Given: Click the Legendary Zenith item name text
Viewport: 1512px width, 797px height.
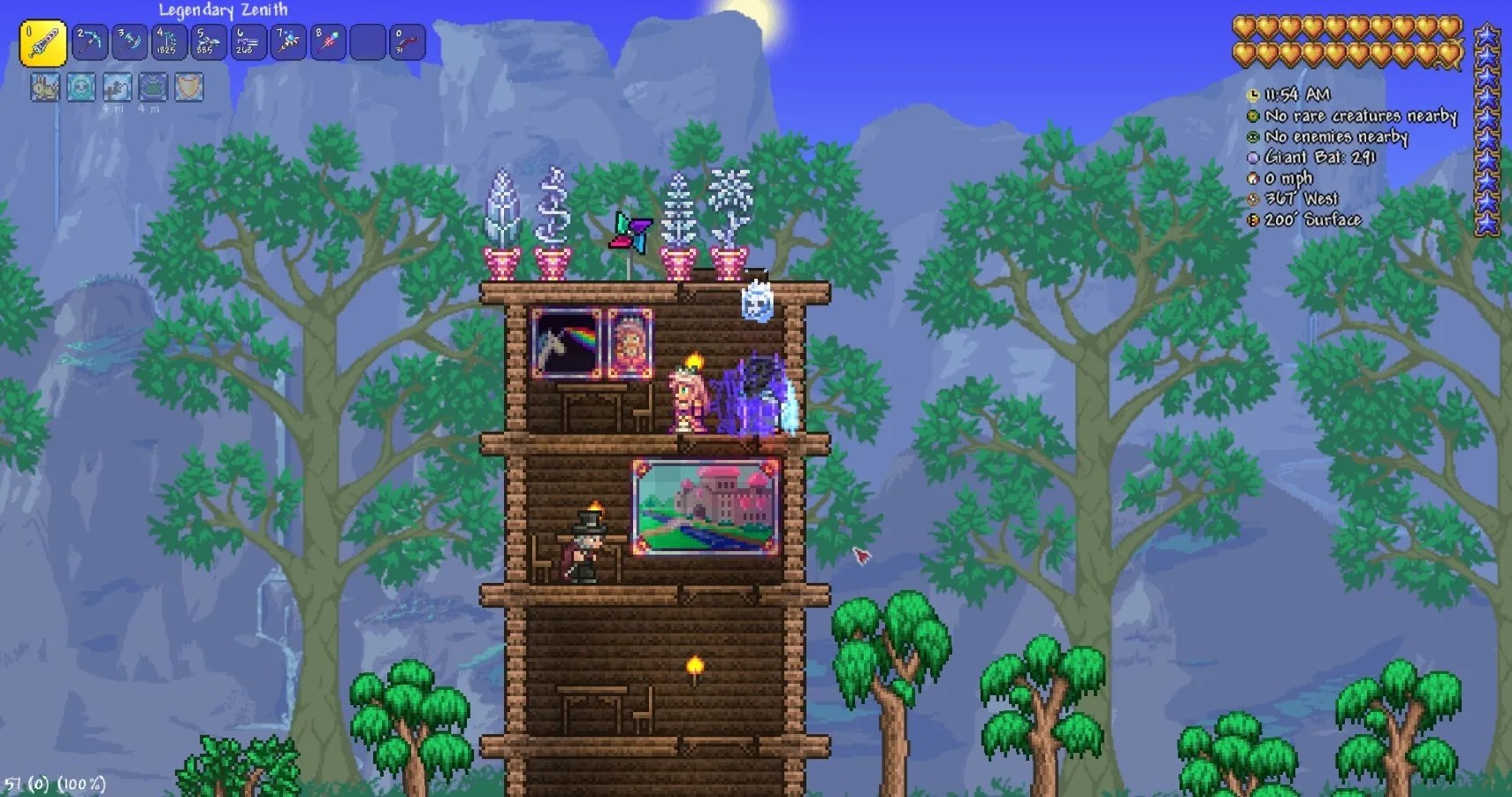Looking at the screenshot, I should coord(222,11).
